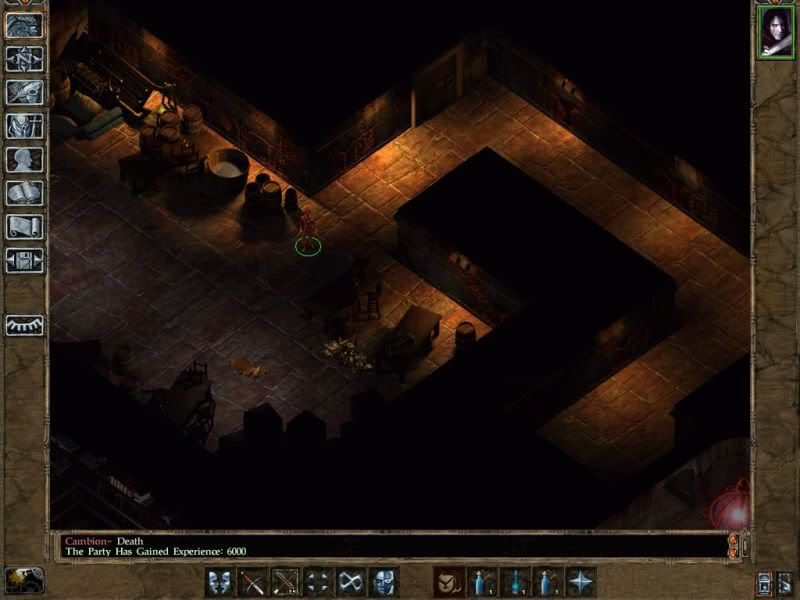Open the mage spellbook
800x600 pixels.
(24, 193)
